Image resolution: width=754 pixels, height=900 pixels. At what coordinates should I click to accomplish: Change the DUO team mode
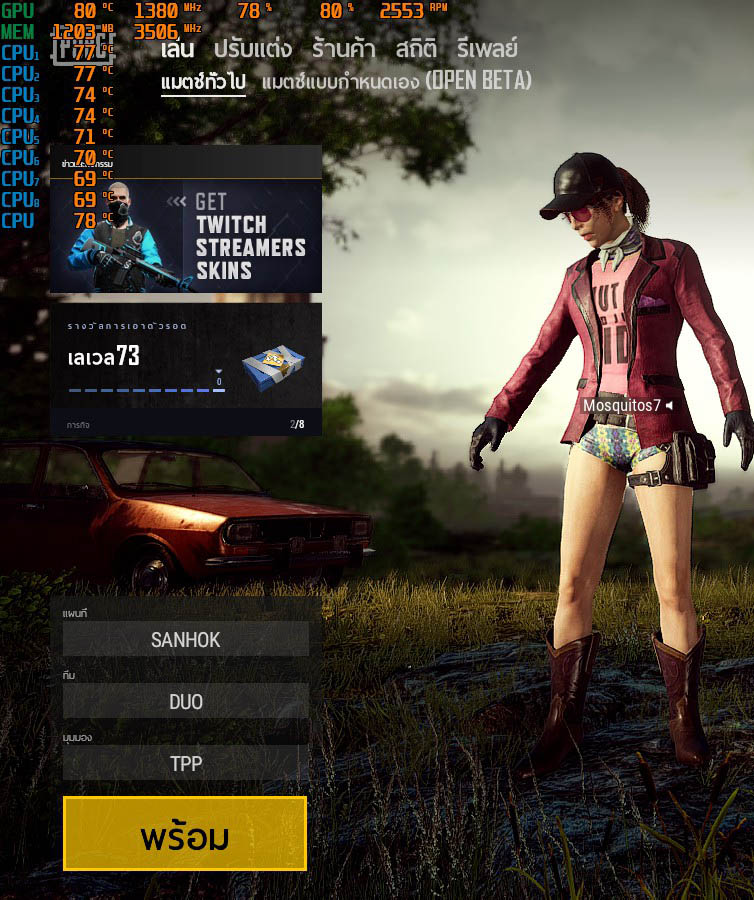pos(186,702)
